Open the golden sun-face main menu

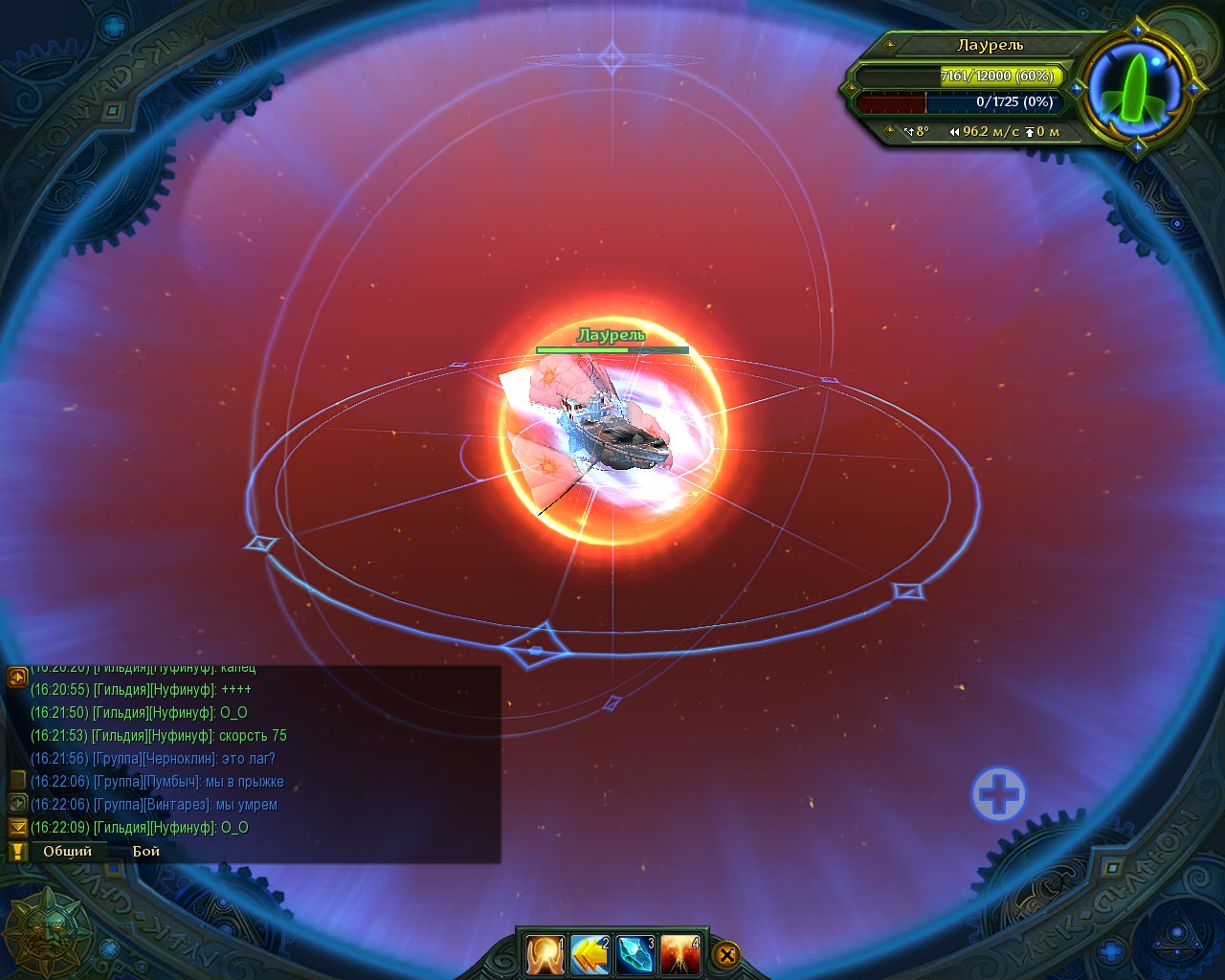[46, 932]
